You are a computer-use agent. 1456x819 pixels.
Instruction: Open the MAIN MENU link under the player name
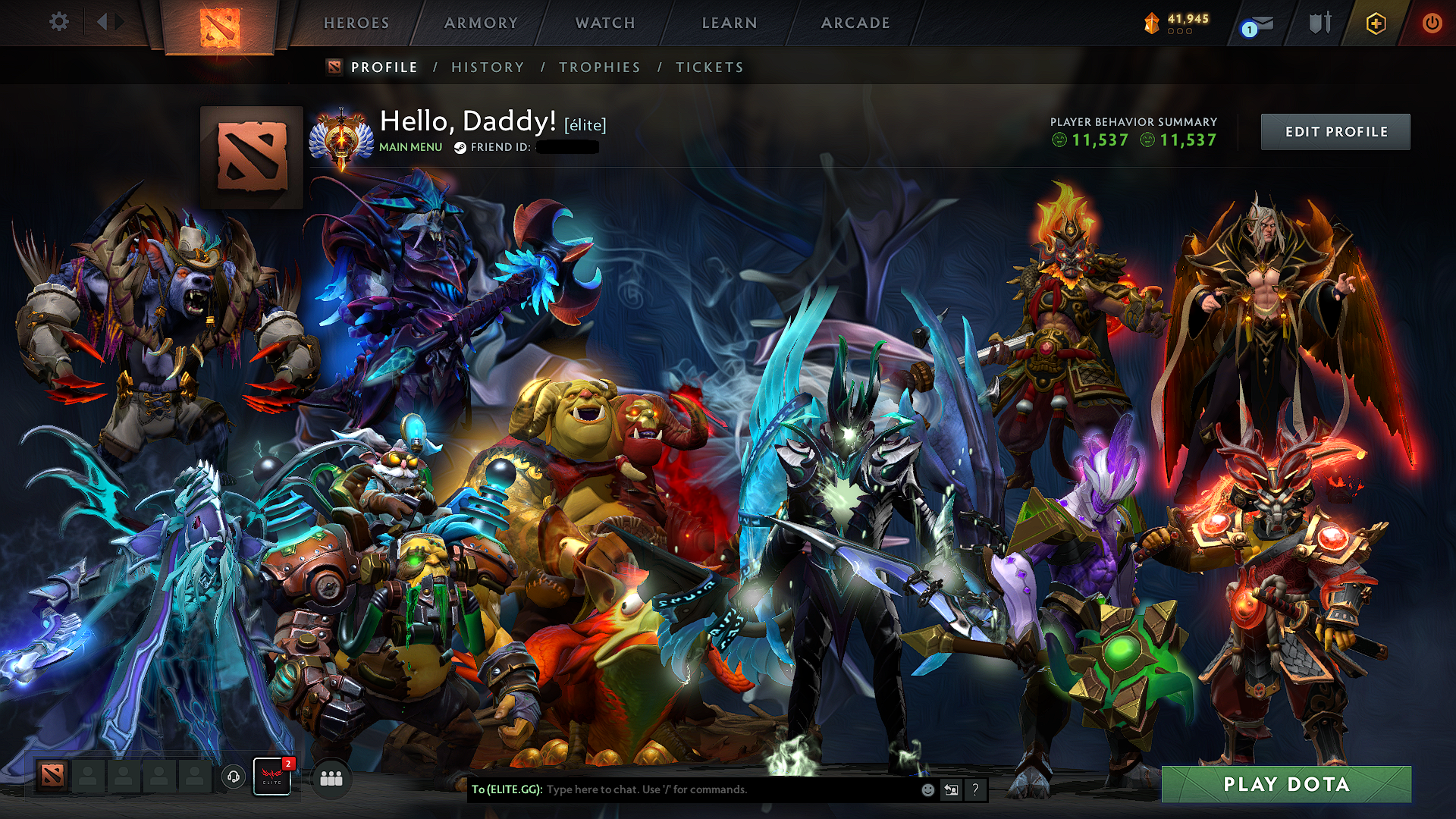pos(410,147)
